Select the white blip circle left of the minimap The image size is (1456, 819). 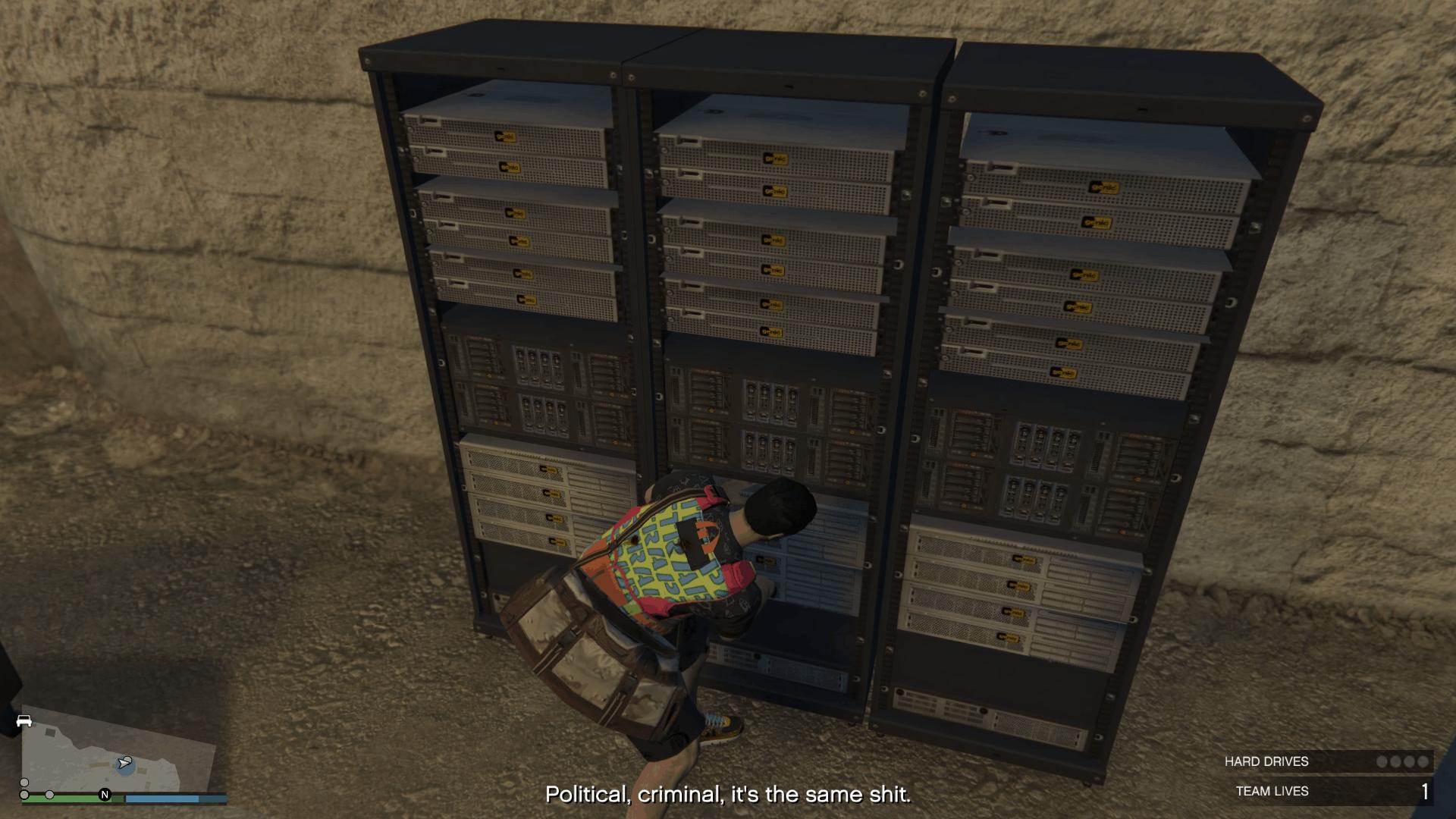[x=24, y=783]
